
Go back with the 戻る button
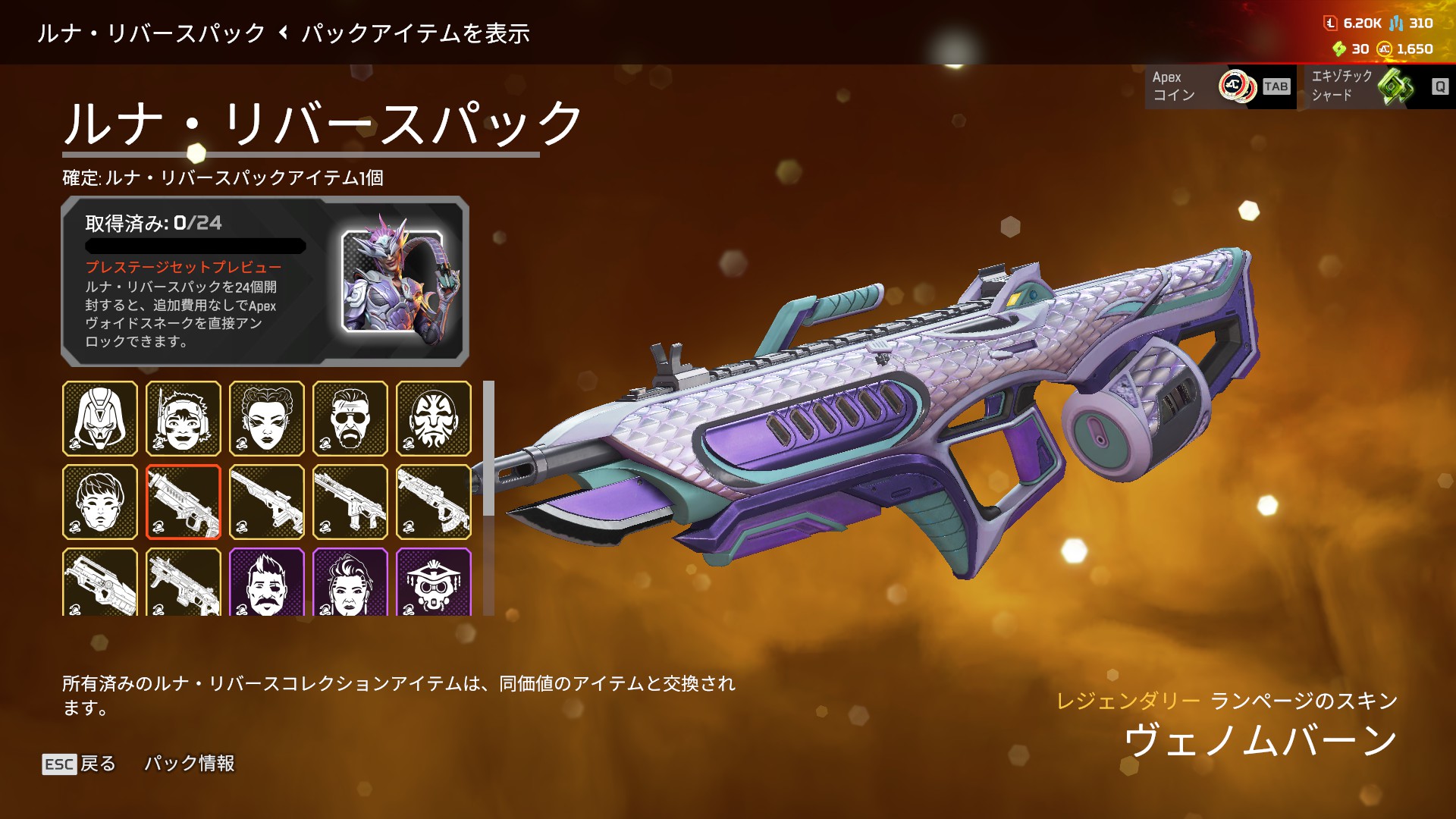[x=80, y=764]
